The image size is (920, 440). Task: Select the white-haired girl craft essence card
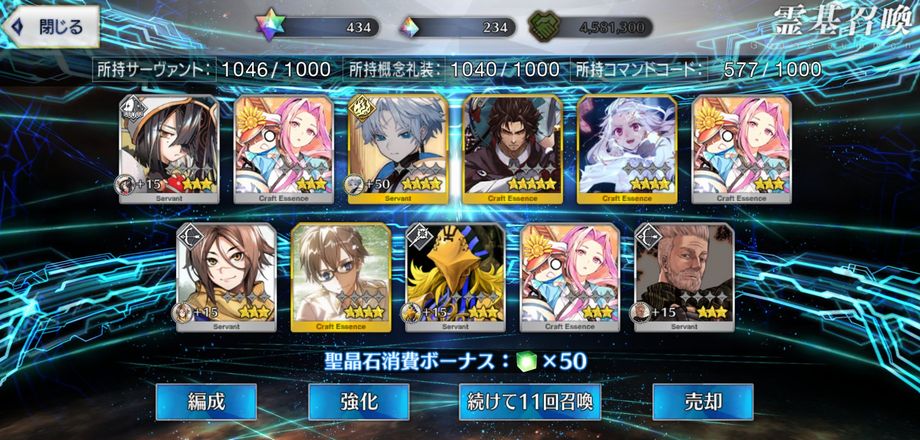626,149
